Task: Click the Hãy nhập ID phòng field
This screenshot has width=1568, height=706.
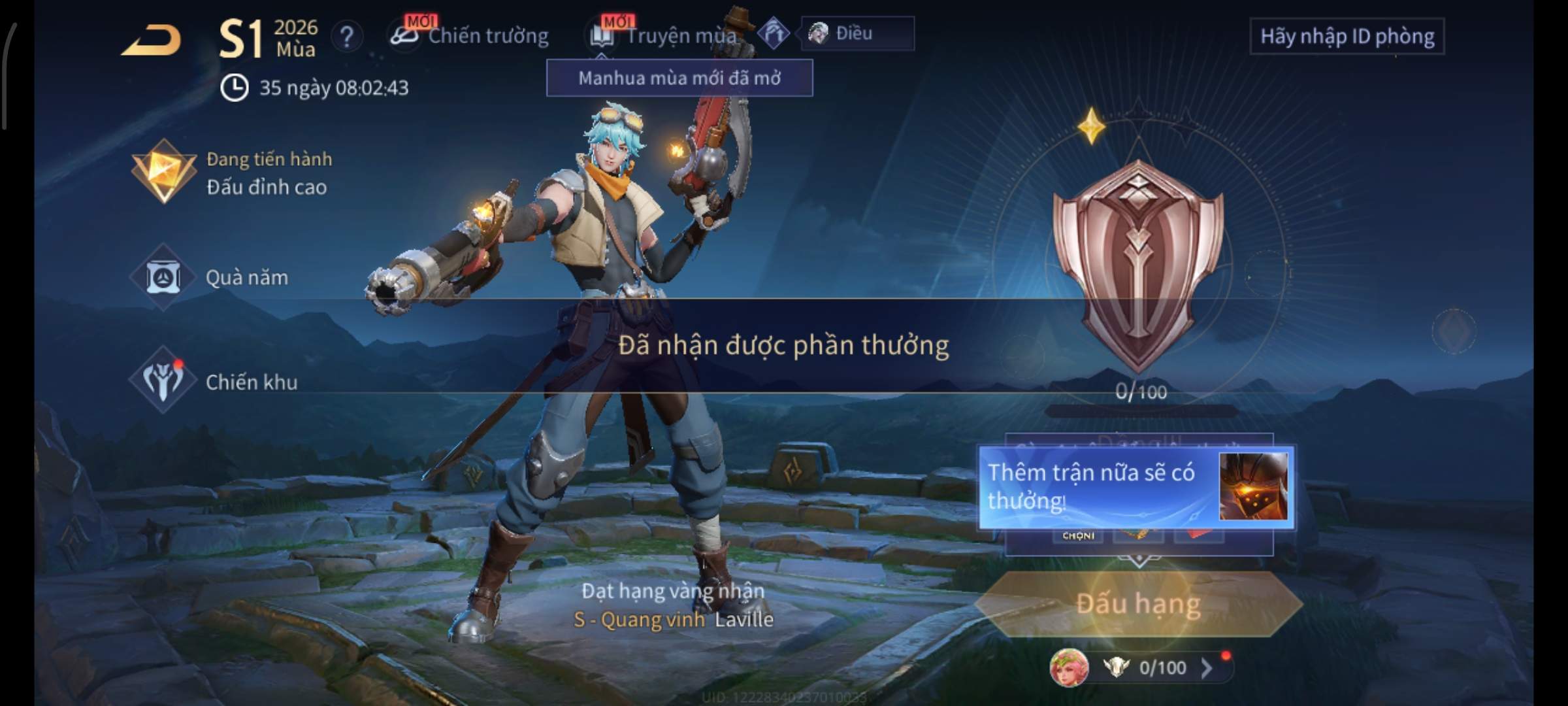Action: tap(1347, 37)
